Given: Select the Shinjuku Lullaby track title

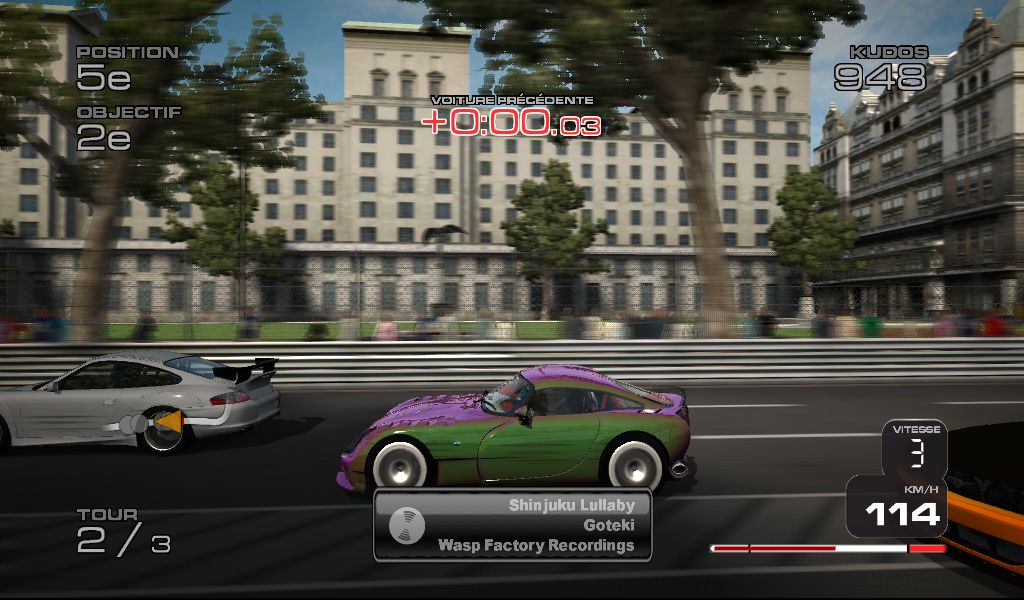Looking at the screenshot, I should pos(571,505).
